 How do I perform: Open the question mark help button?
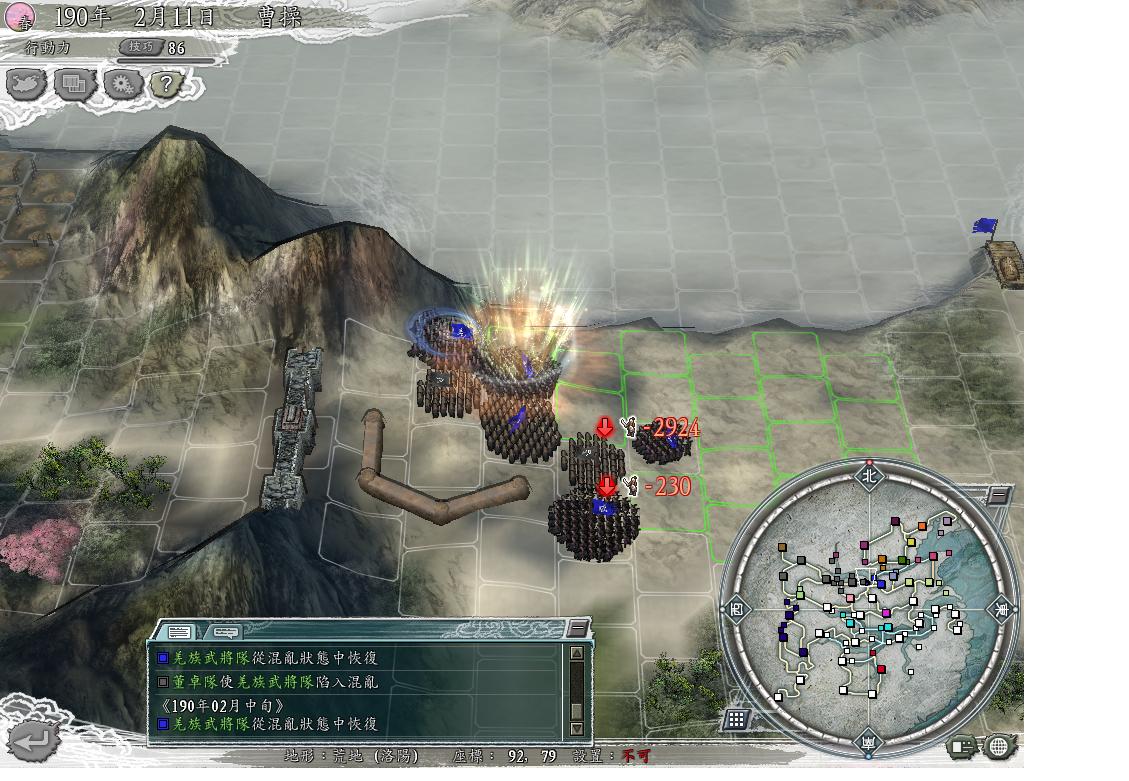pos(166,85)
